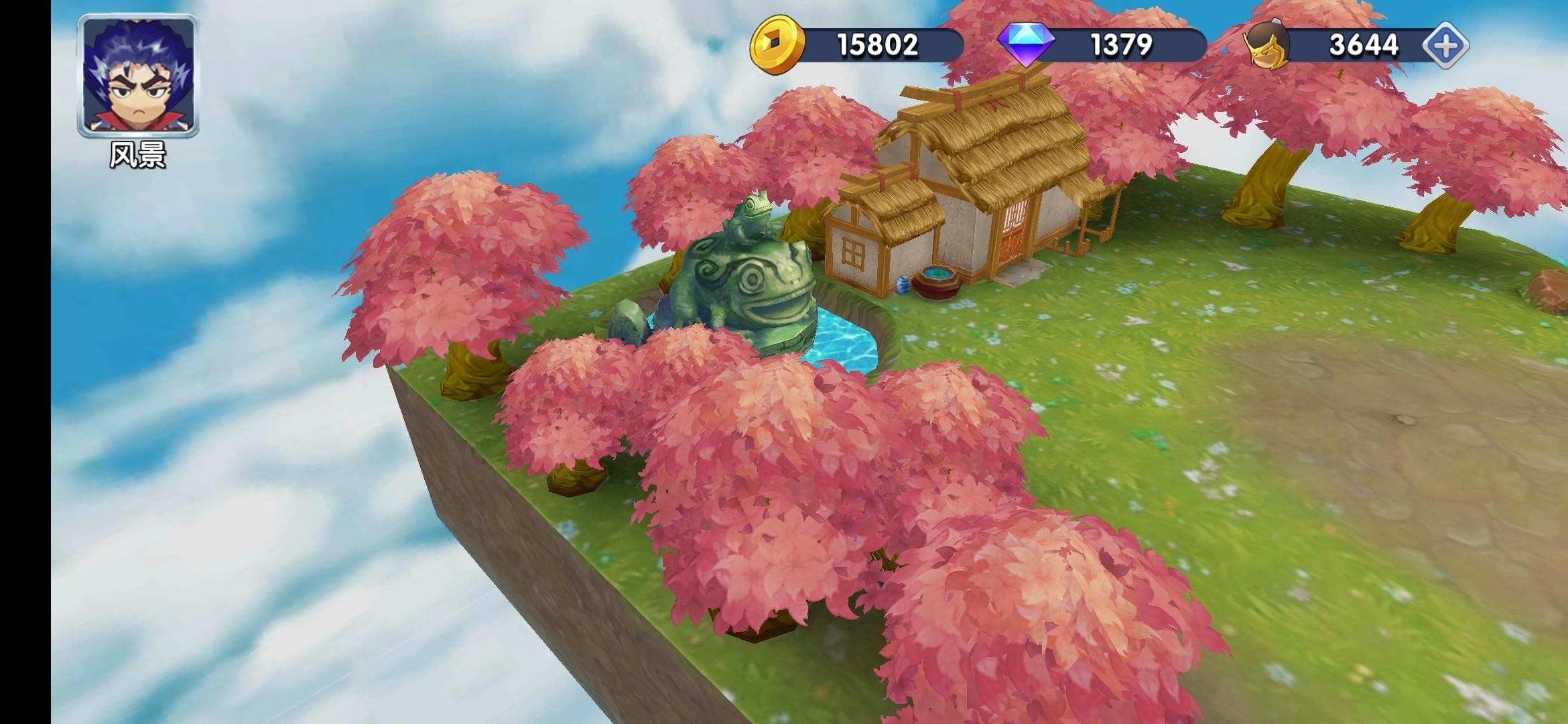Click the water well bowl by the doorway

pos(938,274)
